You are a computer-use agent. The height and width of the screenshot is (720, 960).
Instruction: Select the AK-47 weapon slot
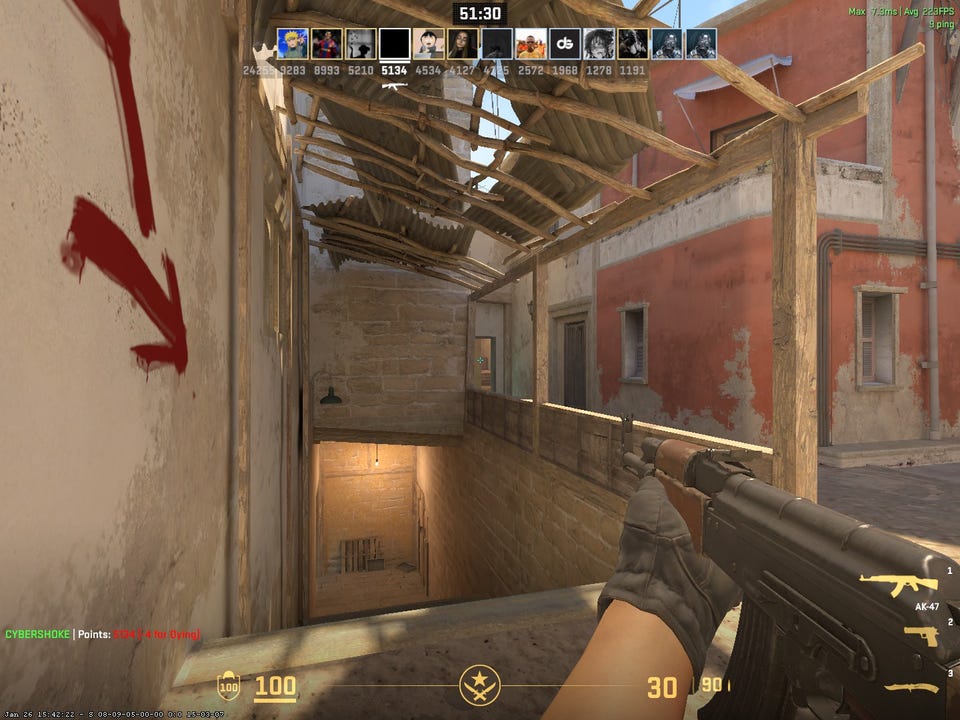pyautogui.click(x=898, y=585)
